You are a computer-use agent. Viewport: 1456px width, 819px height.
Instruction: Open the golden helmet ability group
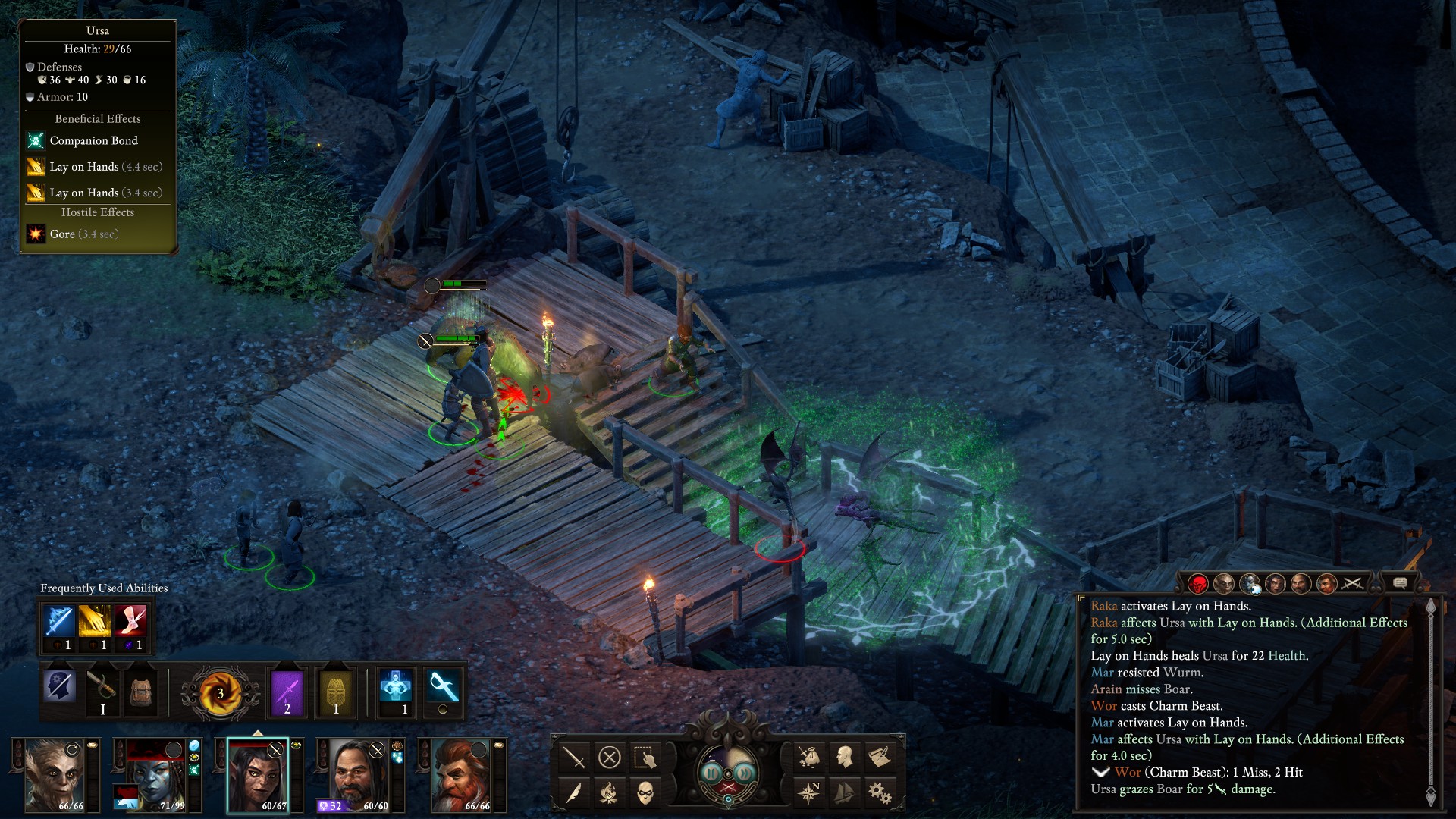pyautogui.click(x=336, y=692)
